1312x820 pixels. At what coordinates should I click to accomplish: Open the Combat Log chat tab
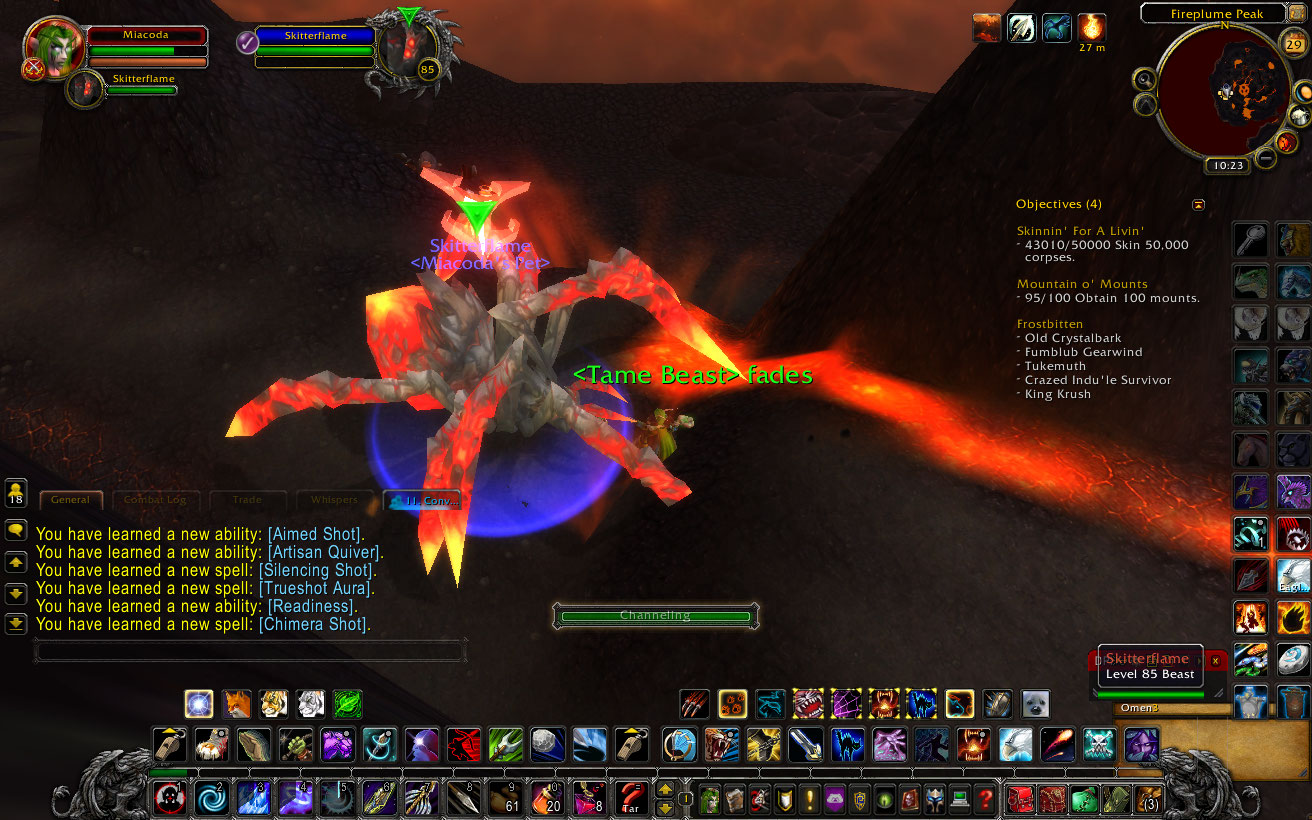[x=155, y=499]
